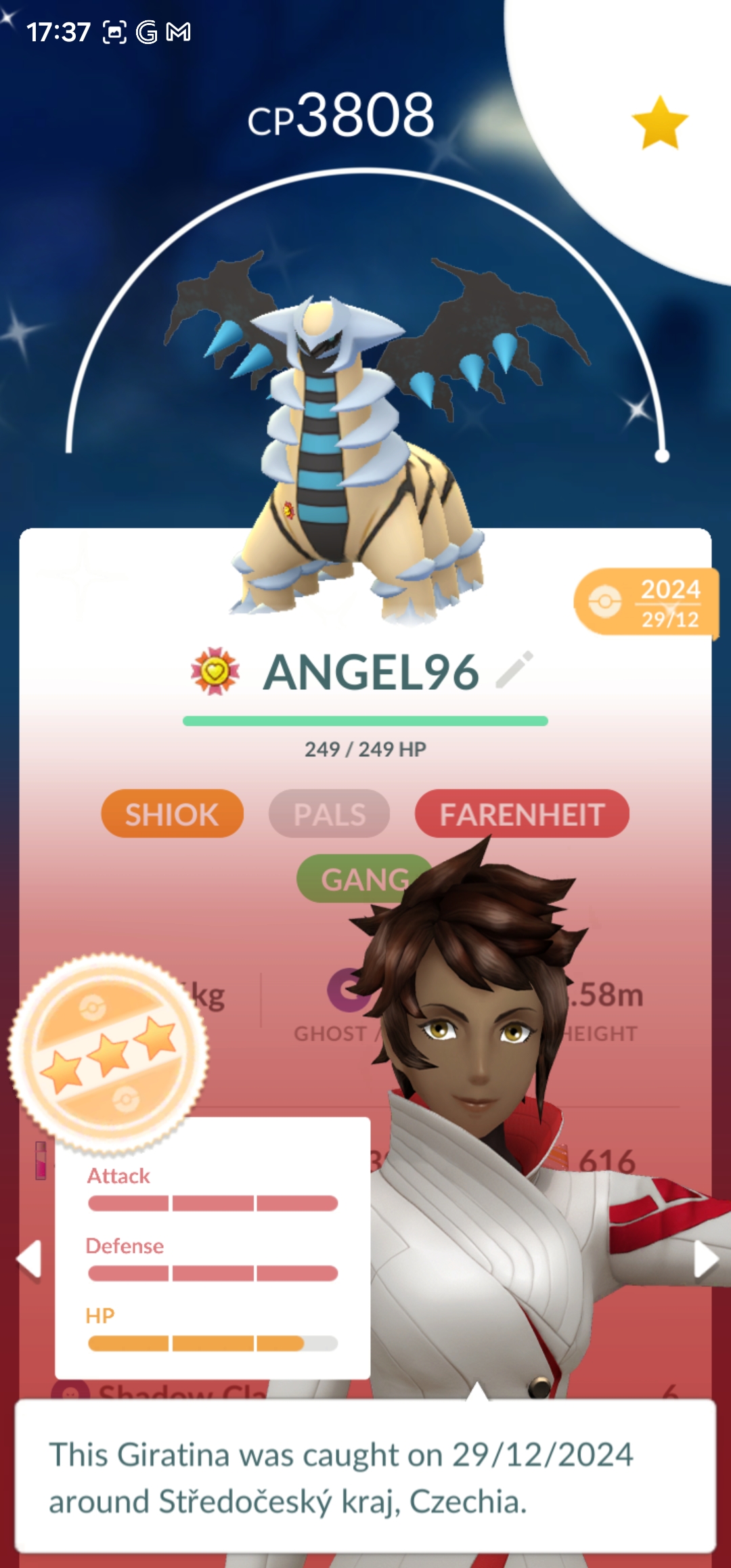This screenshot has width=731, height=1568.
Task: Select the grey PALS tag
Action: pos(330,814)
